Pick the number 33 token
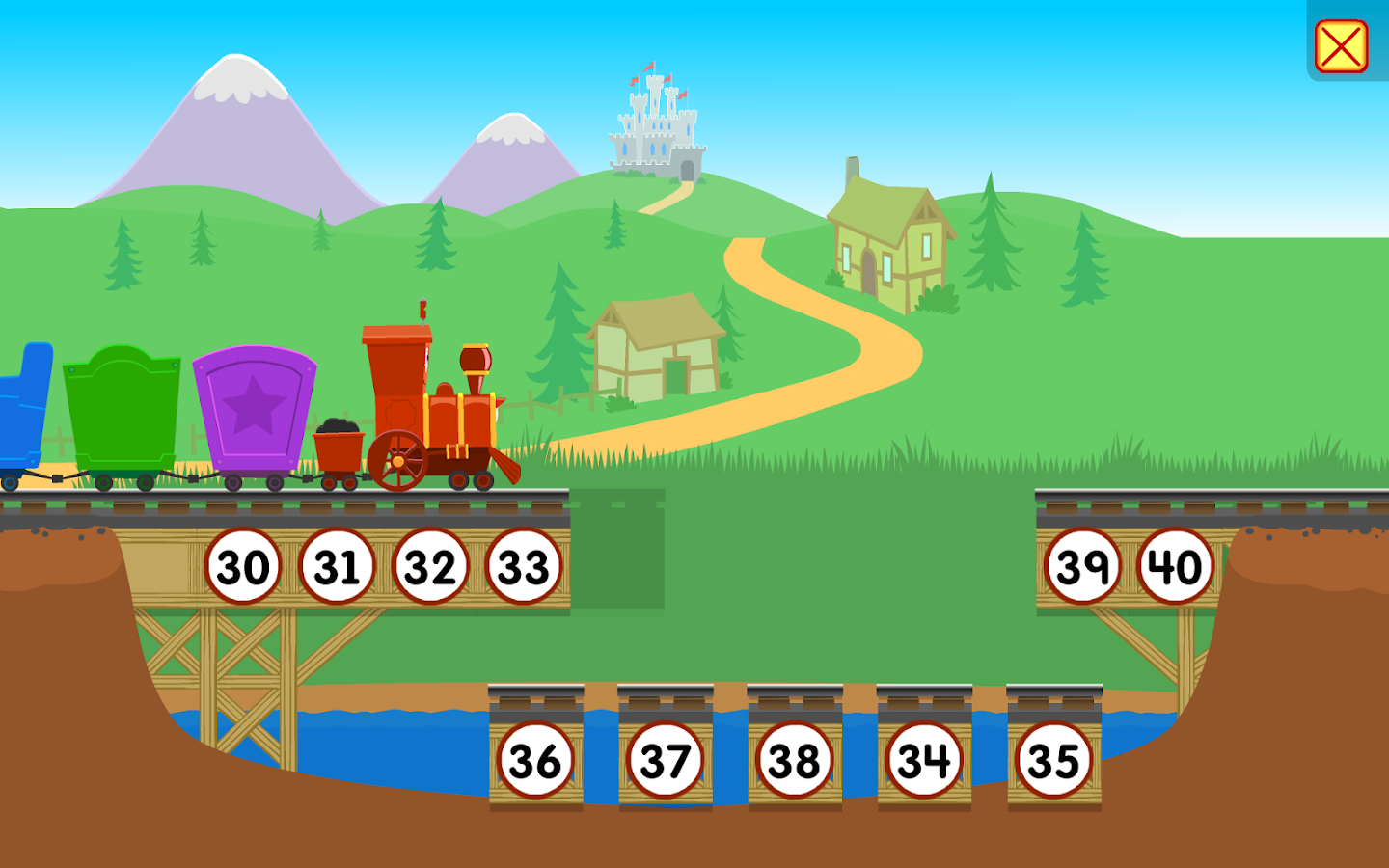The width and height of the screenshot is (1389, 868). [x=524, y=566]
